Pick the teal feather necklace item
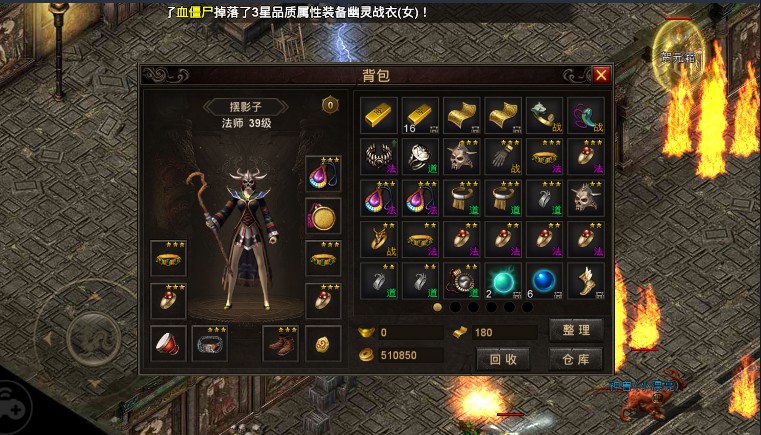Viewport: 761px width, 435px height. point(585,114)
